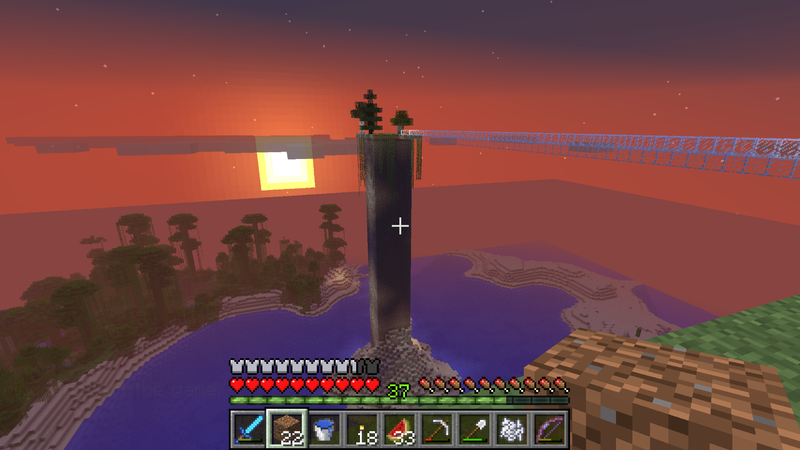Equip the enchanted bow slot

(x=552, y=430)
